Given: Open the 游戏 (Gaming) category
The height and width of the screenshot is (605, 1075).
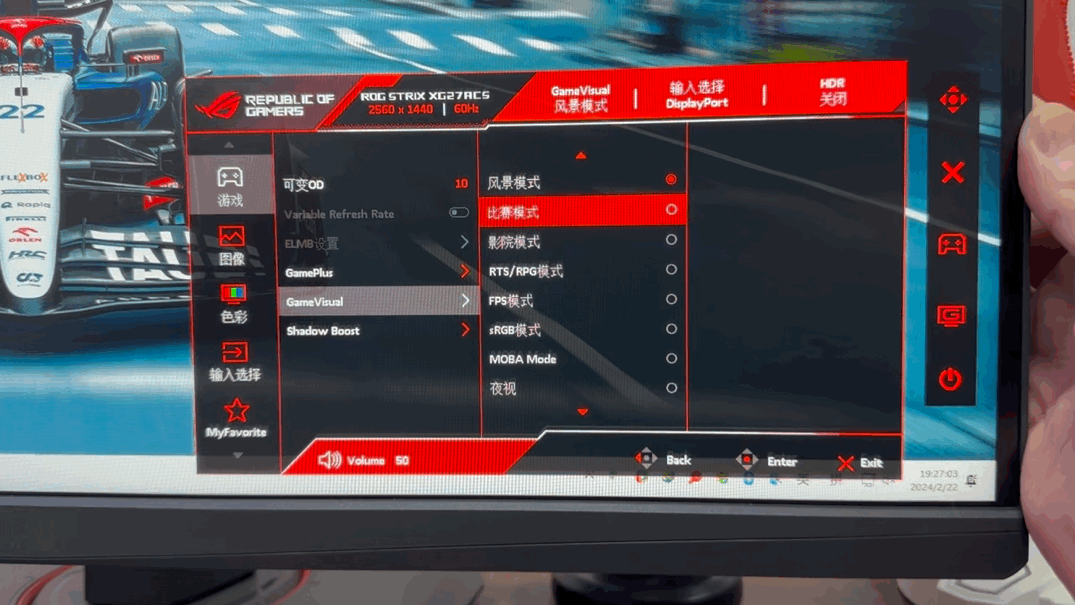Looking at the screenshot, I should coord(231,185).
